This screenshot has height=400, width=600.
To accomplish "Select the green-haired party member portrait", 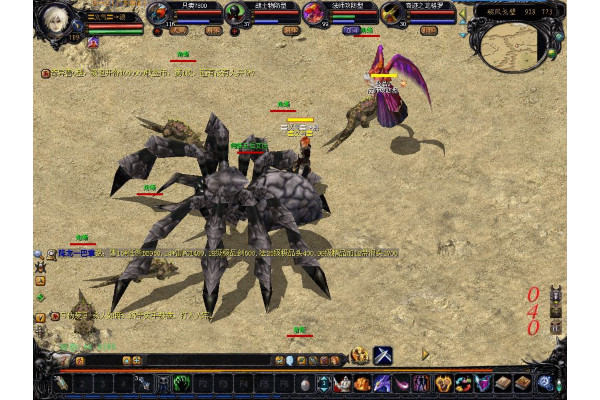I will (236, 14).
